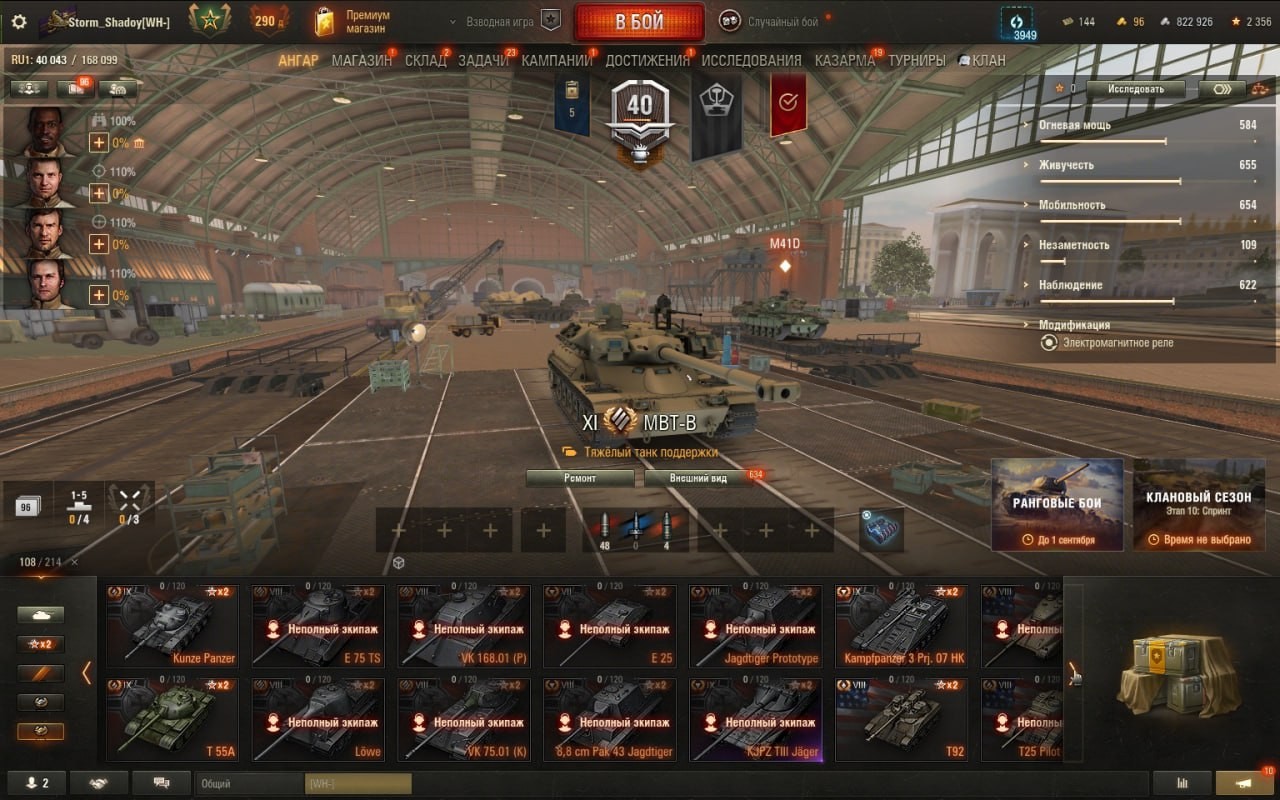1280x800 pixels.
Task: Choose the T 55A tank in carousel
Action: coord(172,719)
